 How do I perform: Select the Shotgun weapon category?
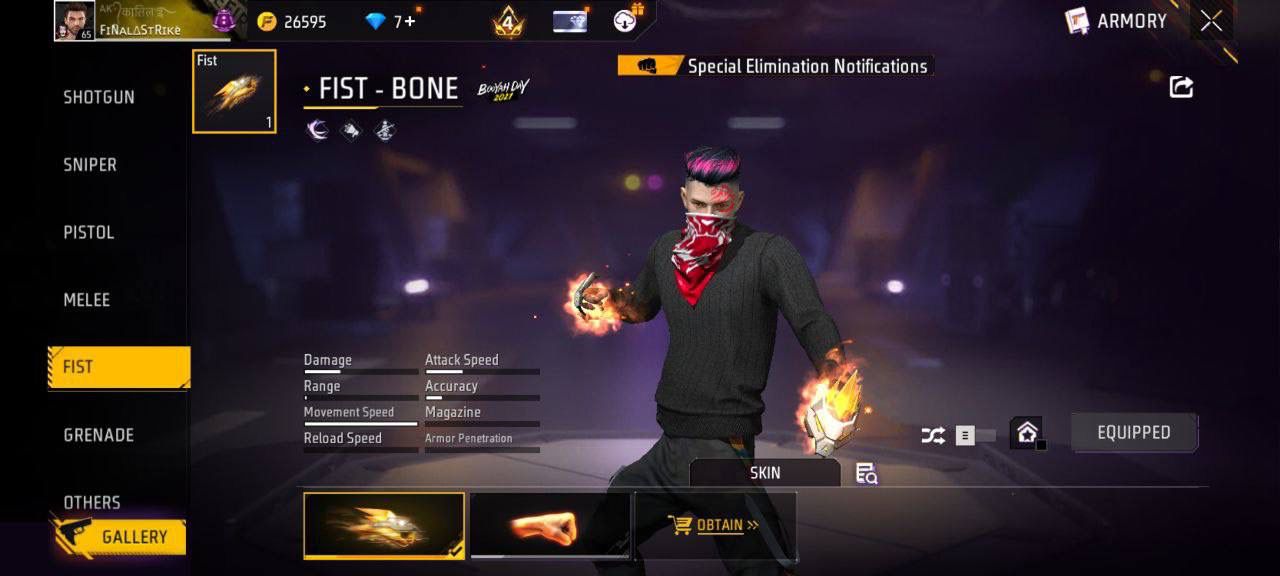[99, 97]
